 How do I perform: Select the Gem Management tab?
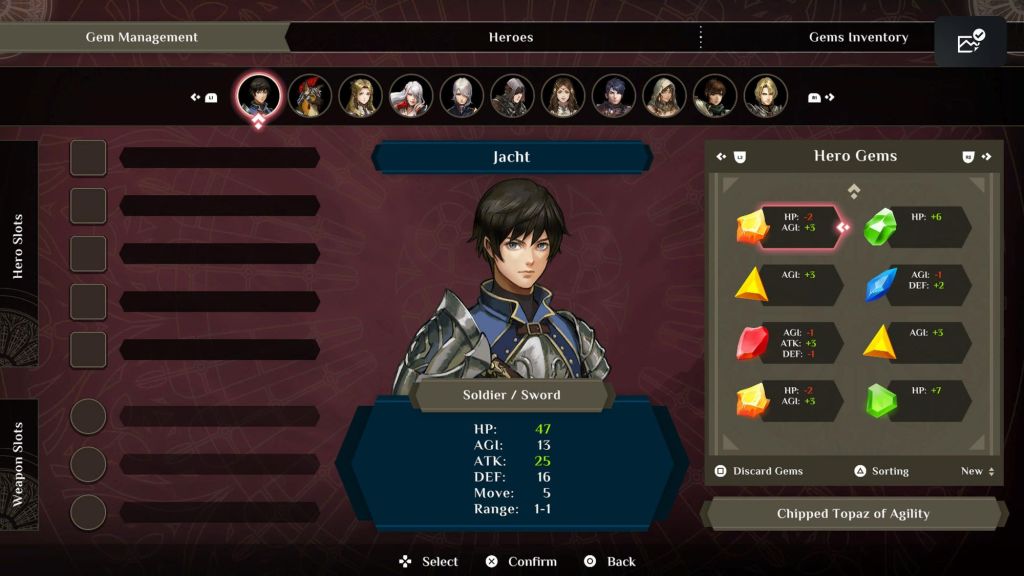(142, 37)
